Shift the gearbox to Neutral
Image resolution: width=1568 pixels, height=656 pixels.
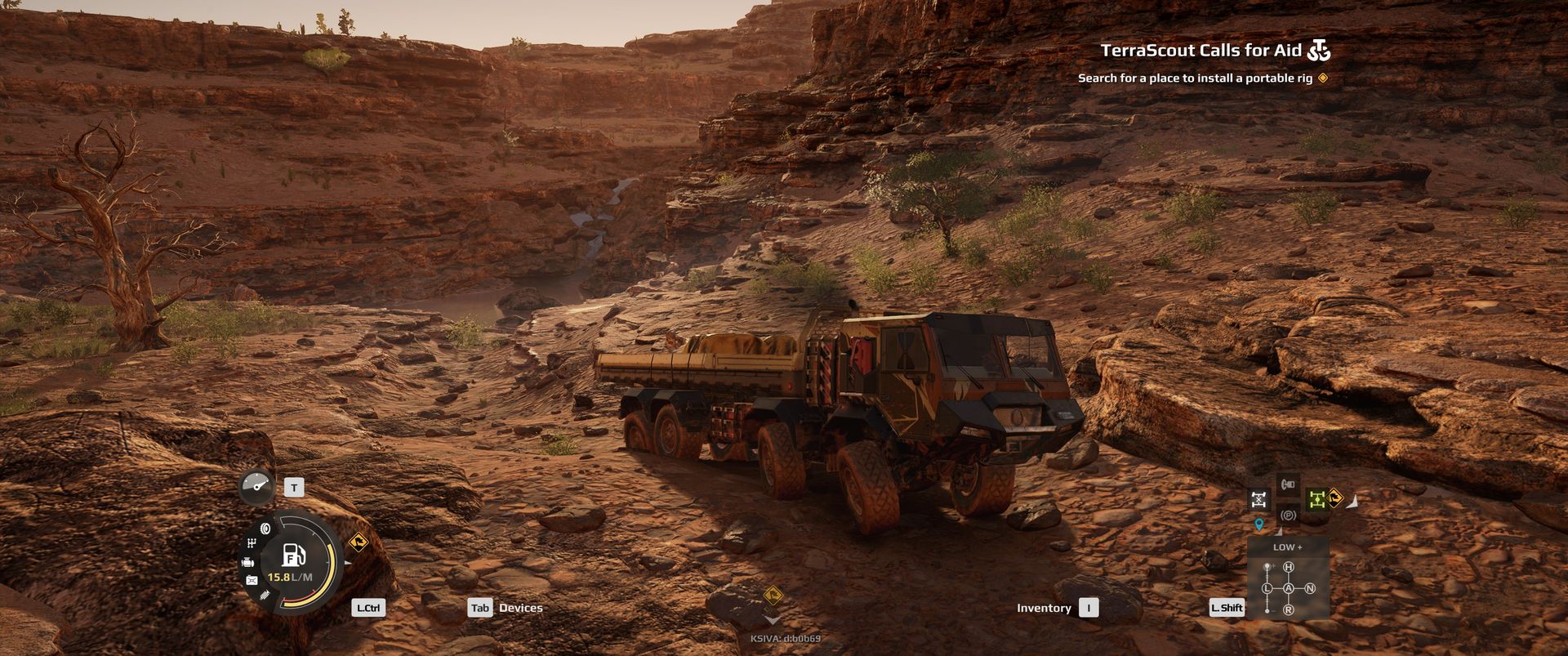[1310, 588]
